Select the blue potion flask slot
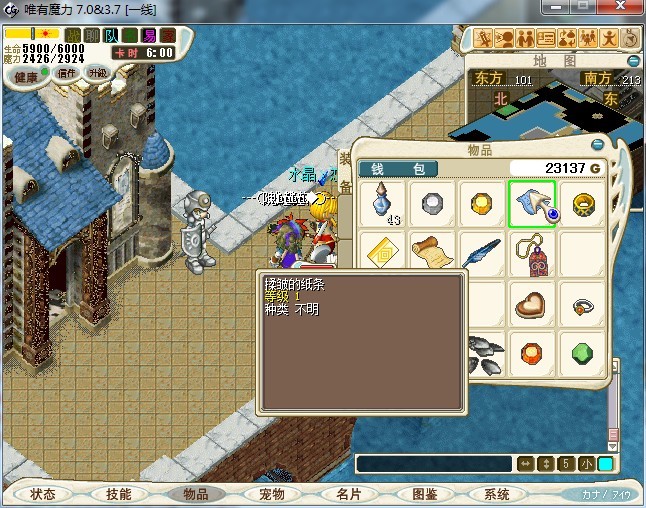646x508 pixels. (382, 203)
